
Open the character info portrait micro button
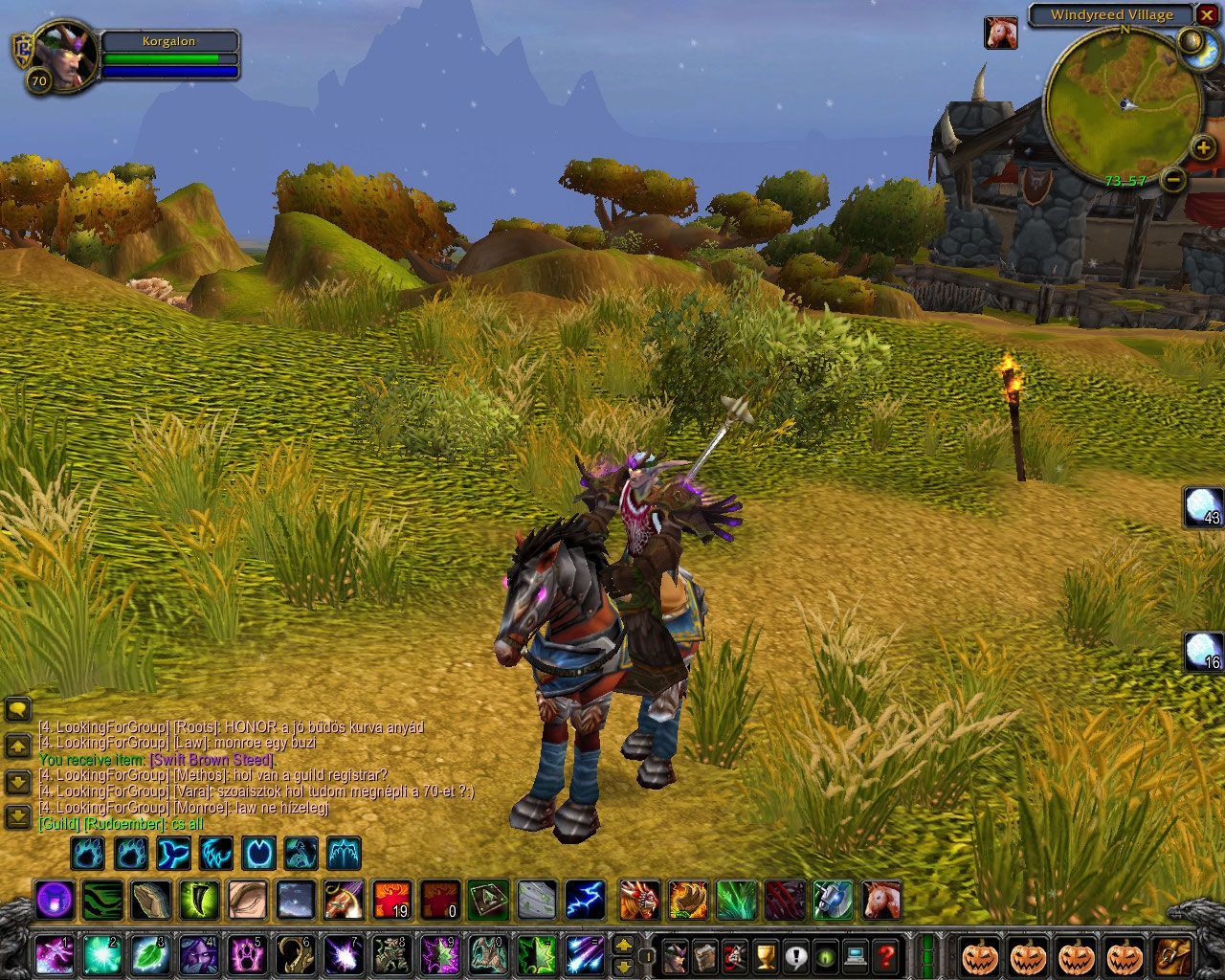676,955
